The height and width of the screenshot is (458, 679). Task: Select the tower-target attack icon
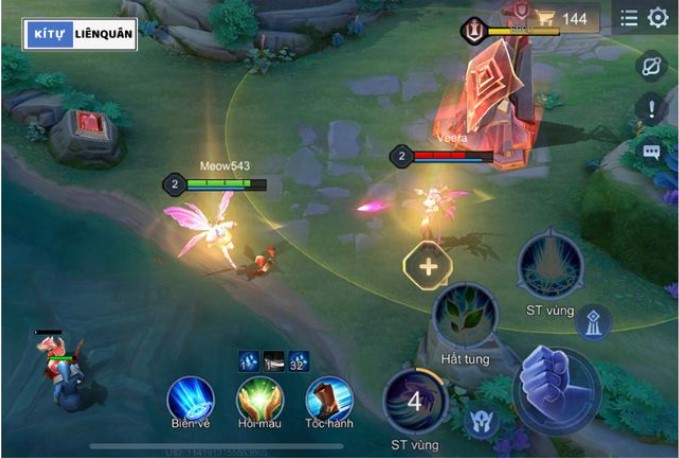(x=599, y=322)
